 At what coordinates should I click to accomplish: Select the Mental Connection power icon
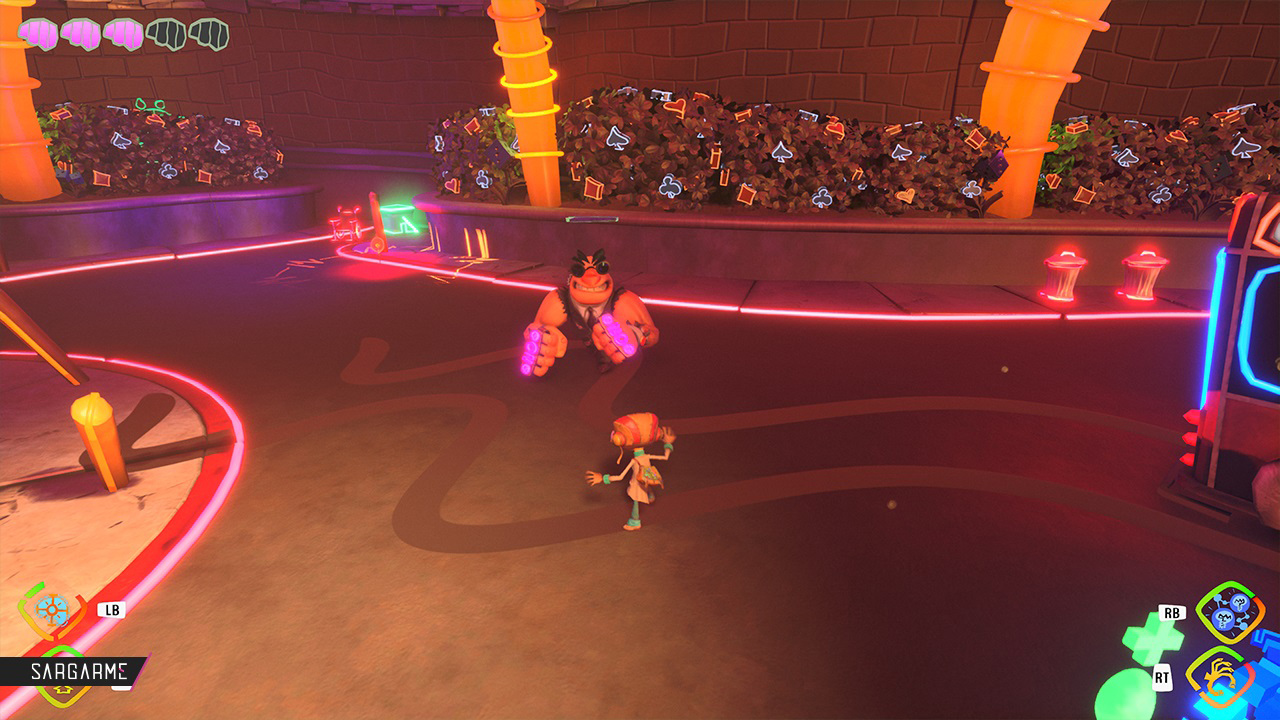click(1229, 612)
